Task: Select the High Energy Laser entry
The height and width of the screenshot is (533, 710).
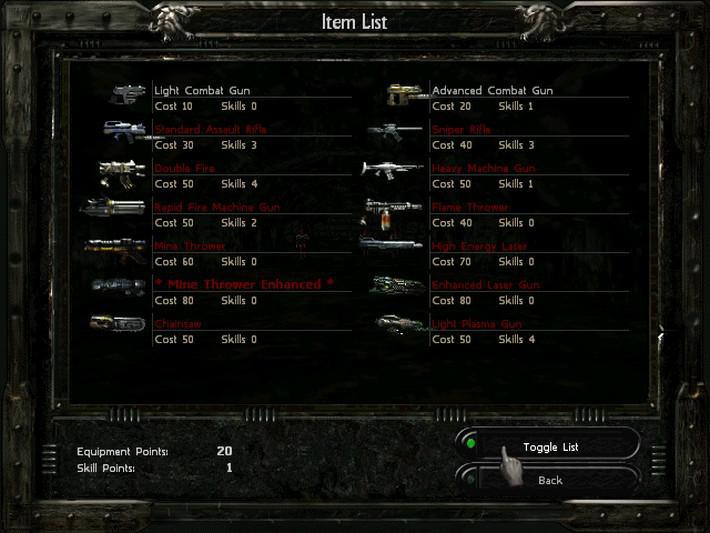Action: point(479,246)
